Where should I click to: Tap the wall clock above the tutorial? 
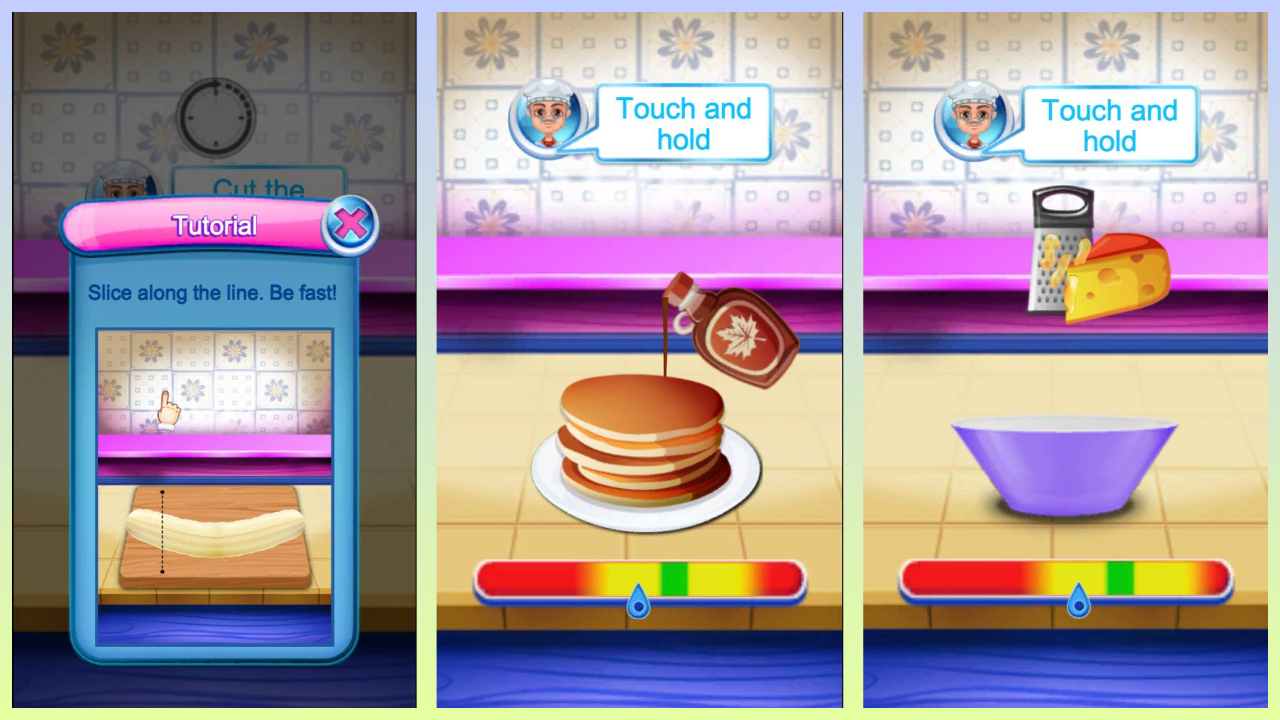pyautogui.click(x=215, y=117)
